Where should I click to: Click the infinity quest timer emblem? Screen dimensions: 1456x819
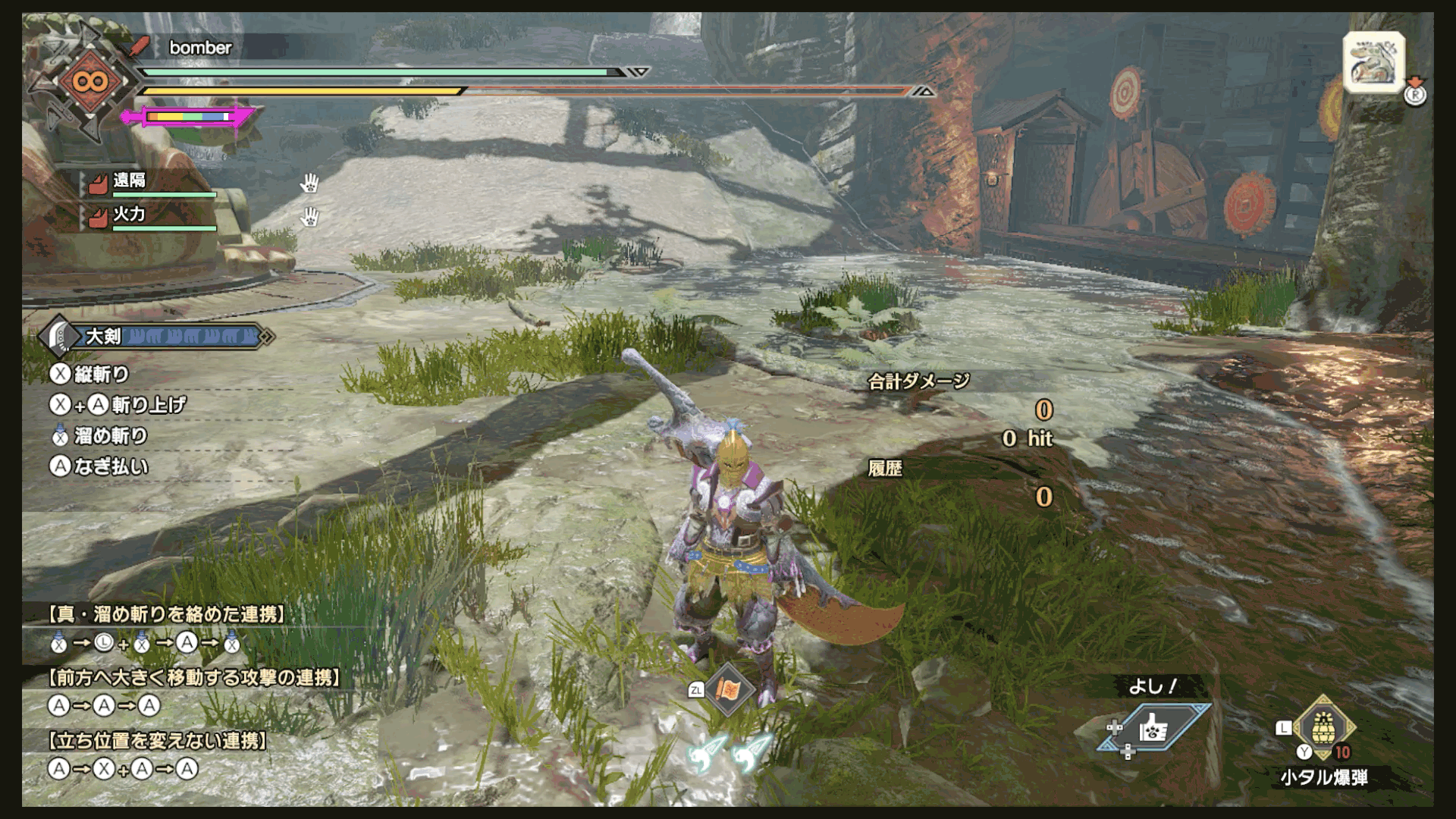[90, 81]
